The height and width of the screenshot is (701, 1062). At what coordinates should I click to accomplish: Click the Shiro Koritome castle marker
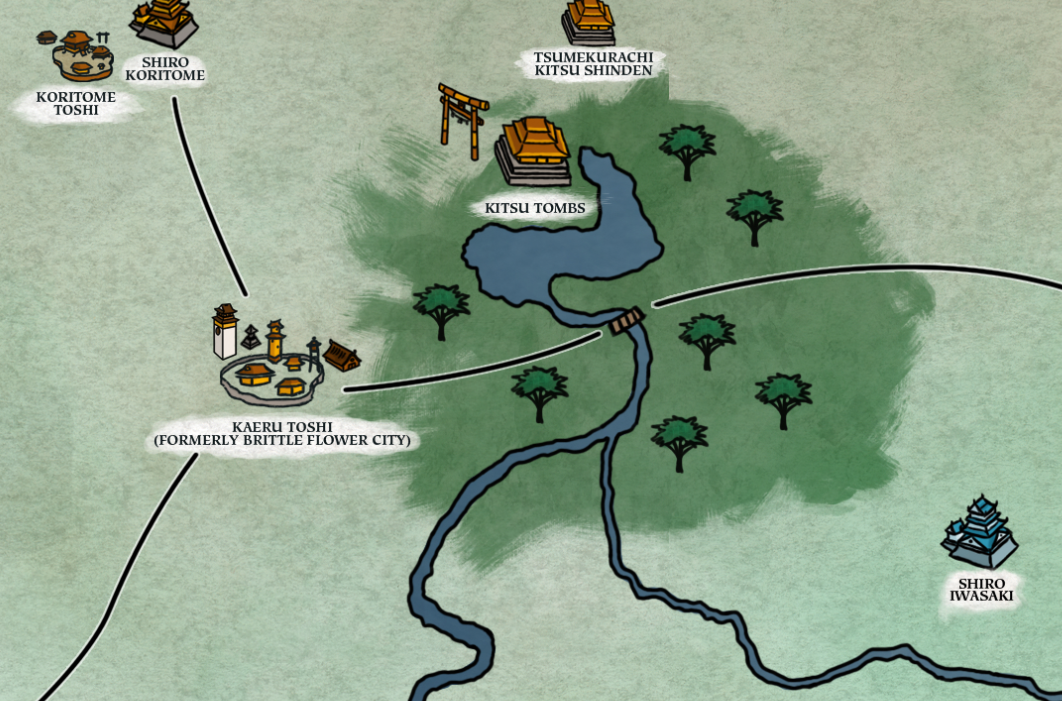pyautogui.click(x=163, y=22)
